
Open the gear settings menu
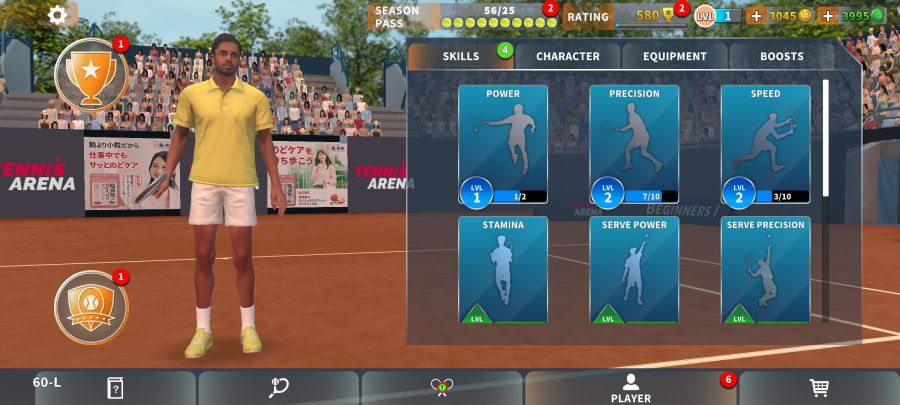pyautogui.click(x=58, y=15)
